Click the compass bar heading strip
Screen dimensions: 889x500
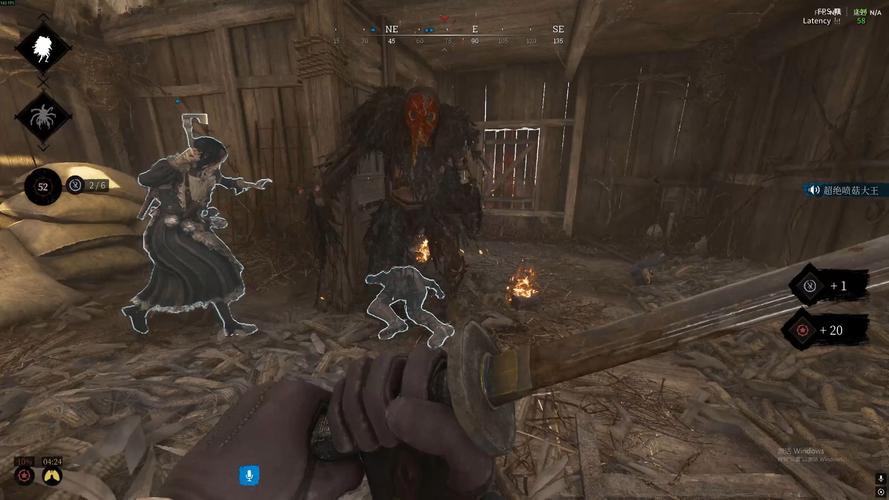(x=447, y=36)
